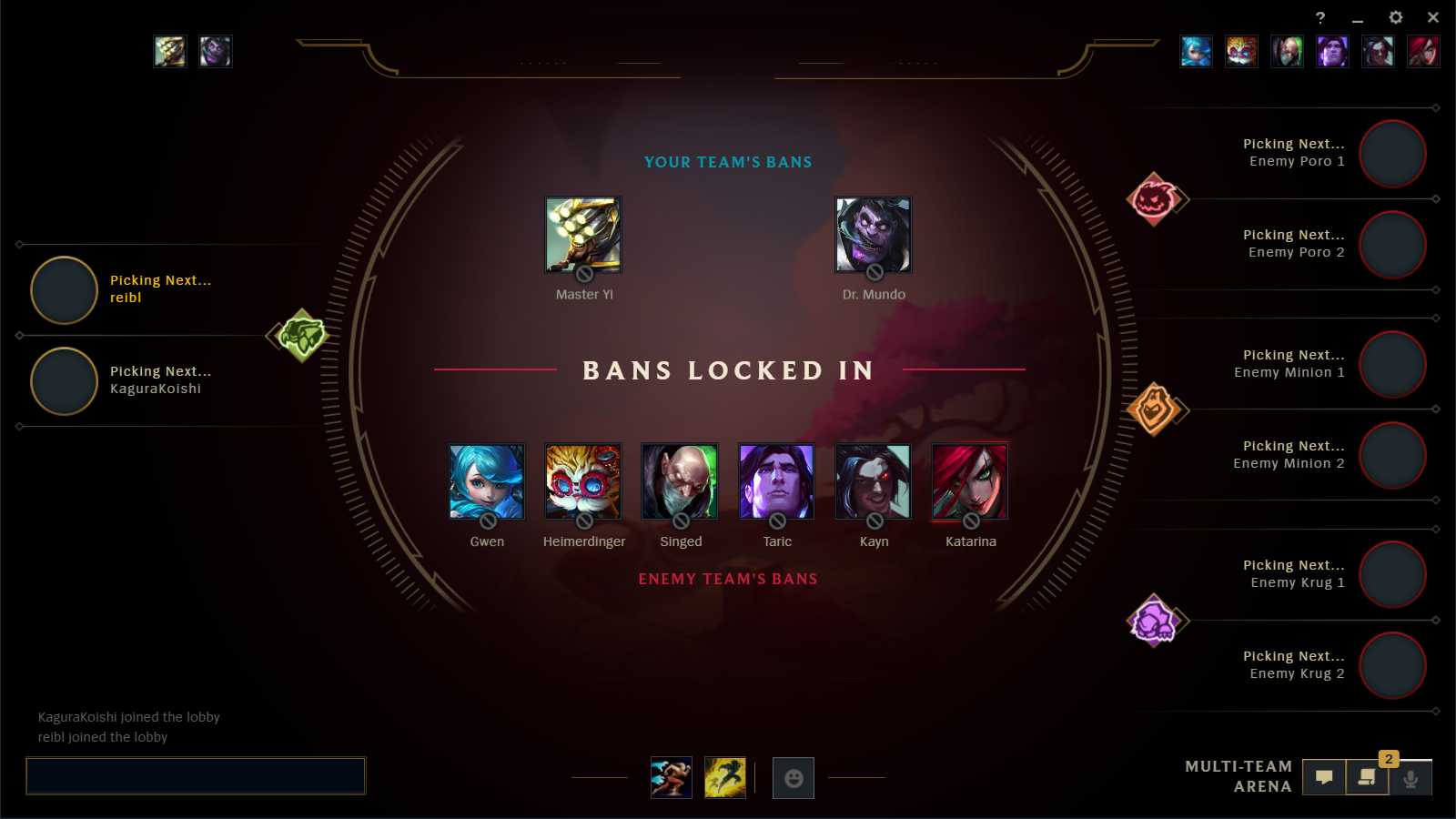Click the Dr. Mundo ban portrait
Image resolution: width=1456 pixels, height=819 pixels.
[x=872, y=235]
